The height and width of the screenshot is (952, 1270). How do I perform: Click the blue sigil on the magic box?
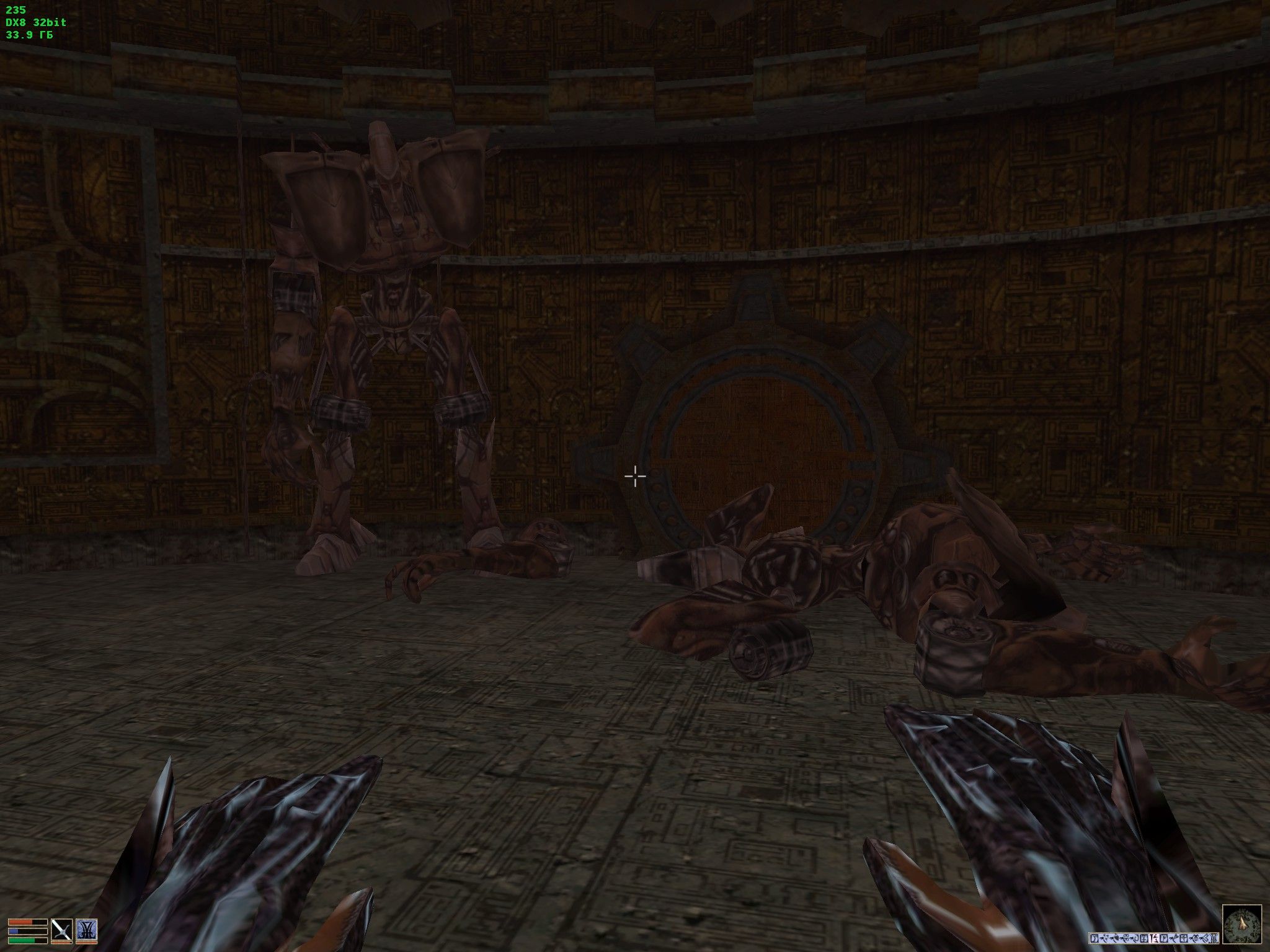(x=87, y=928)
